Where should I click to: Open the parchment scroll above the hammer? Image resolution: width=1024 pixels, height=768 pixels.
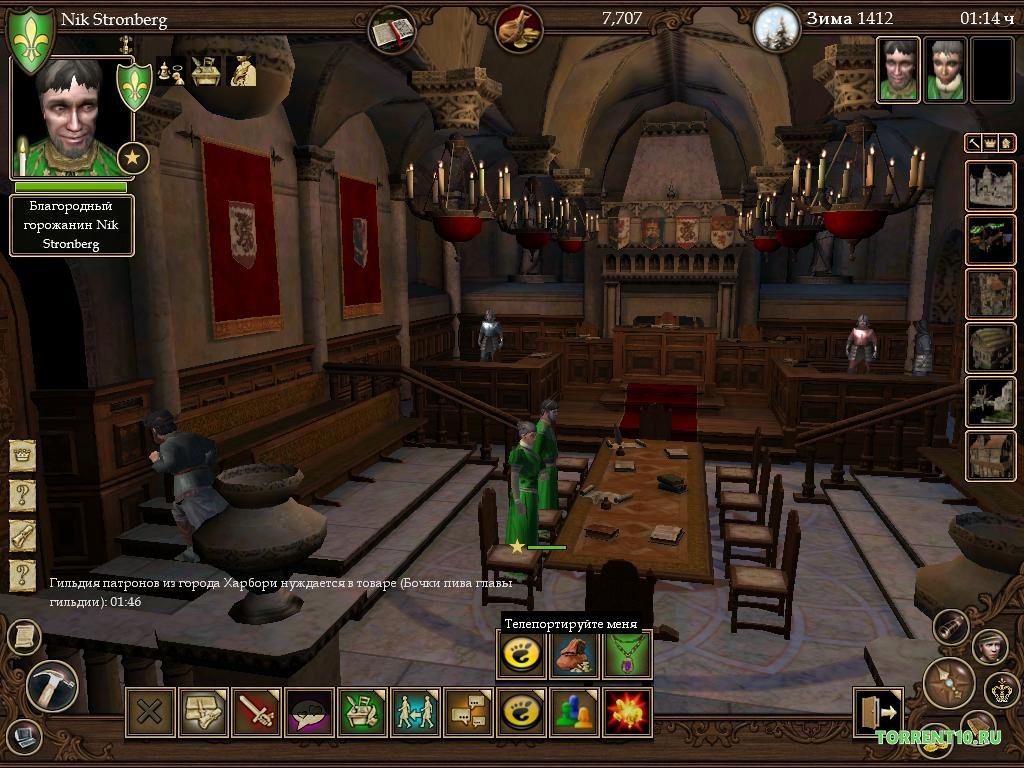coord(22,636)
